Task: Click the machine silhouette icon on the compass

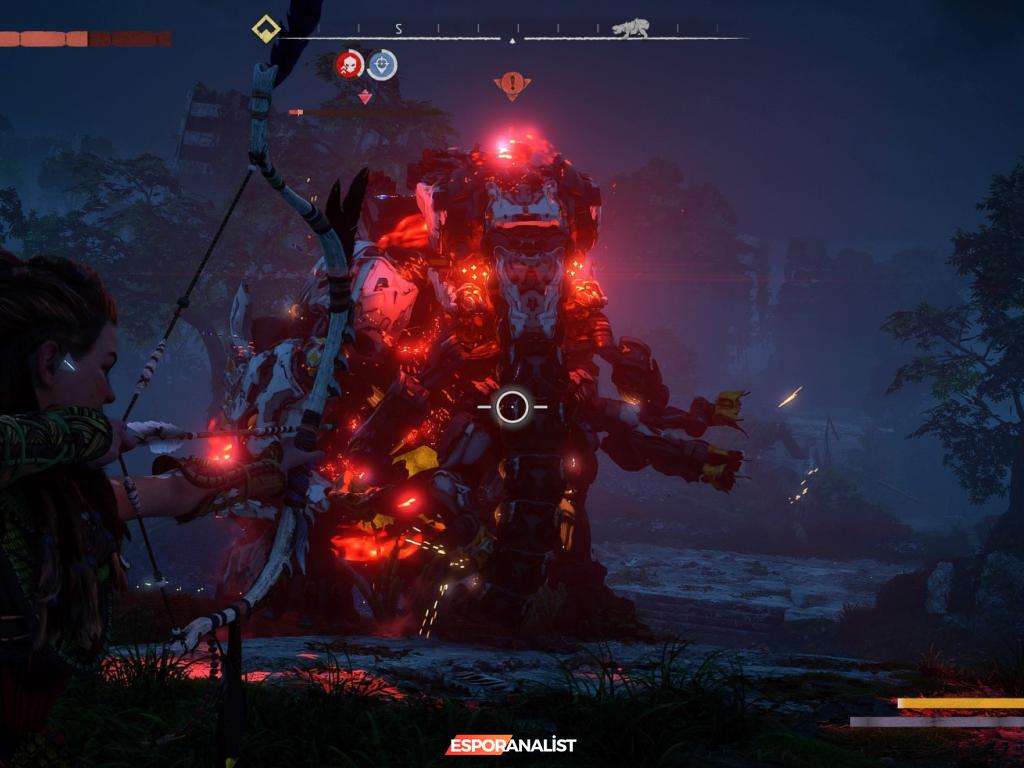Action: click(x=631, y=29)
